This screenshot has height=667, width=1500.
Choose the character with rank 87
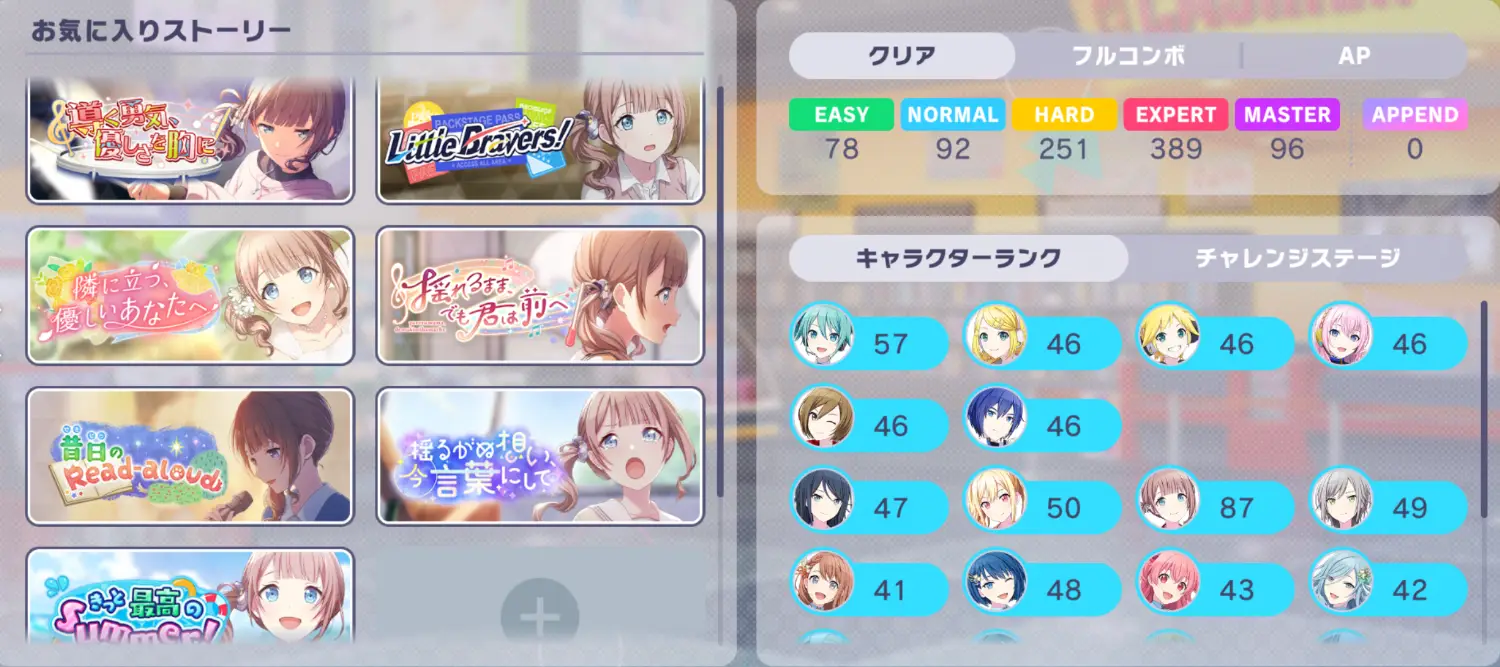[1215, 508]
